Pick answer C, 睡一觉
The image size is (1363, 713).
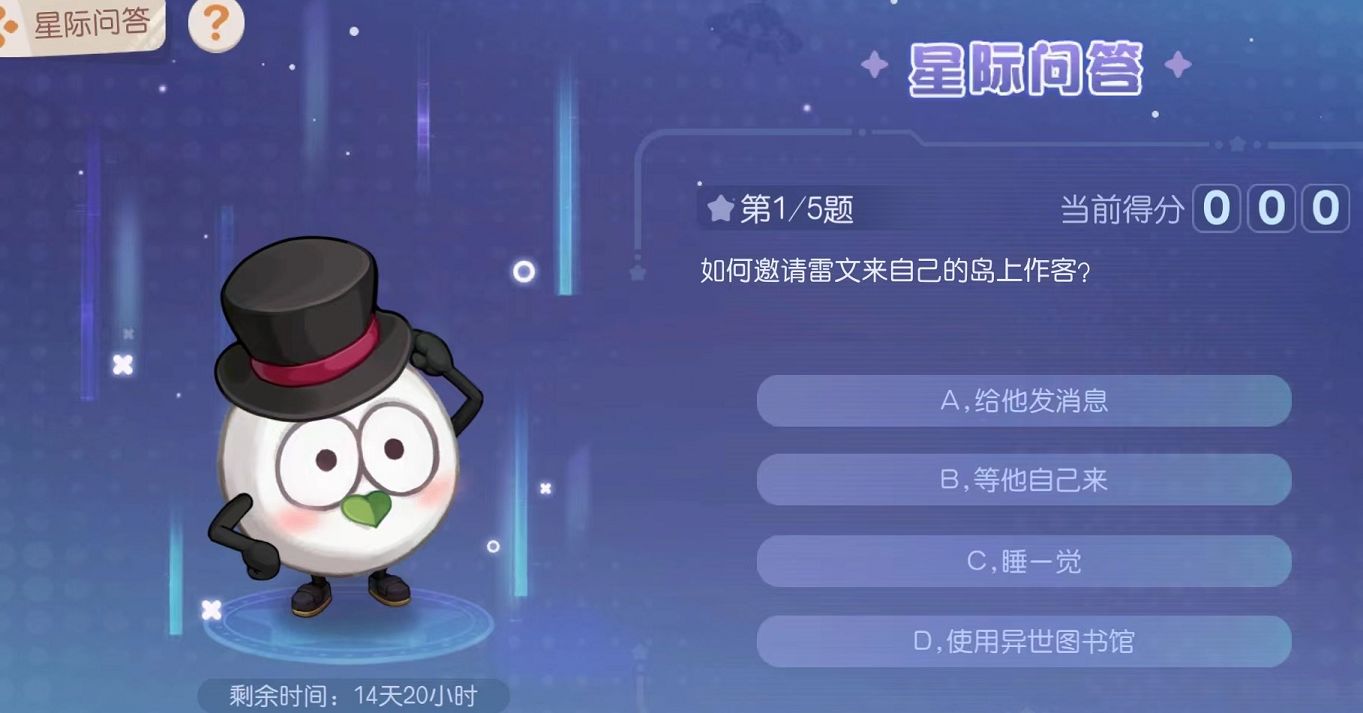point(1024,561)
